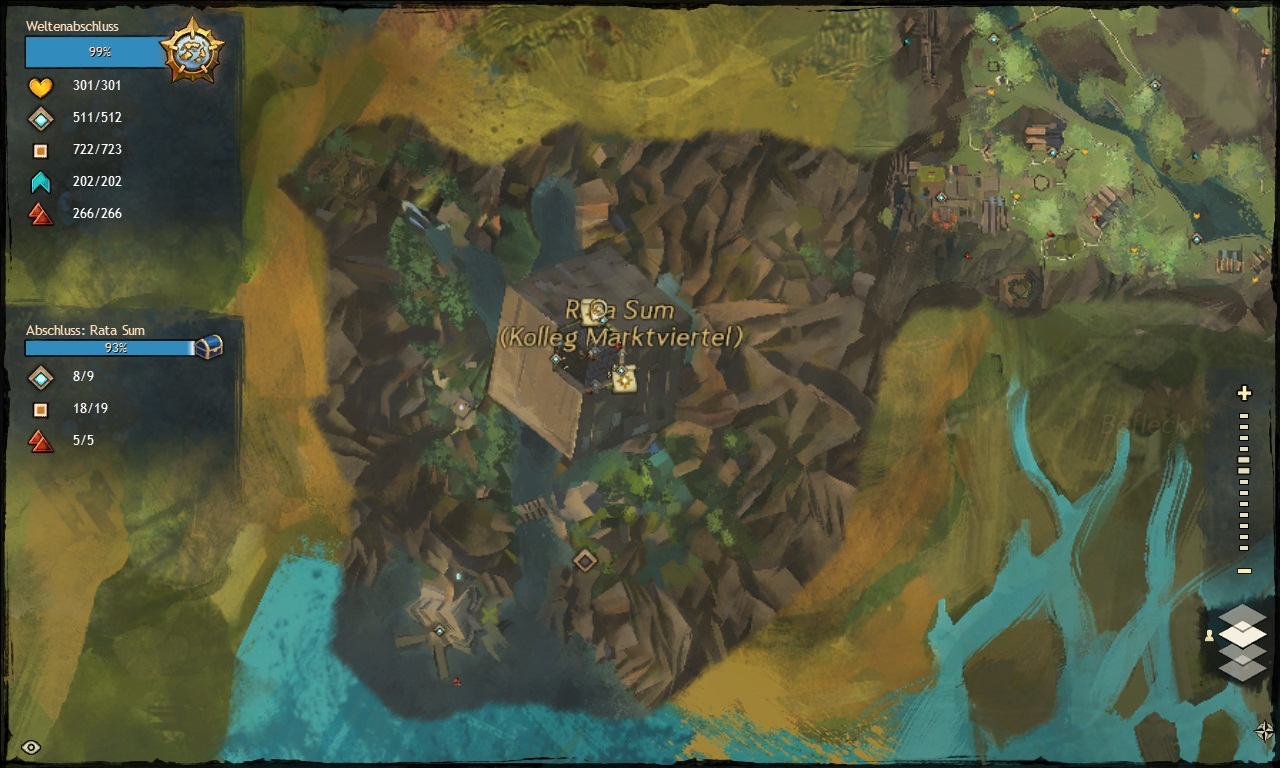This screenshot has height=768, width=1280.
Task: Select the undiscovered waypoint marker south of the city
Action: tap(585, 560)
